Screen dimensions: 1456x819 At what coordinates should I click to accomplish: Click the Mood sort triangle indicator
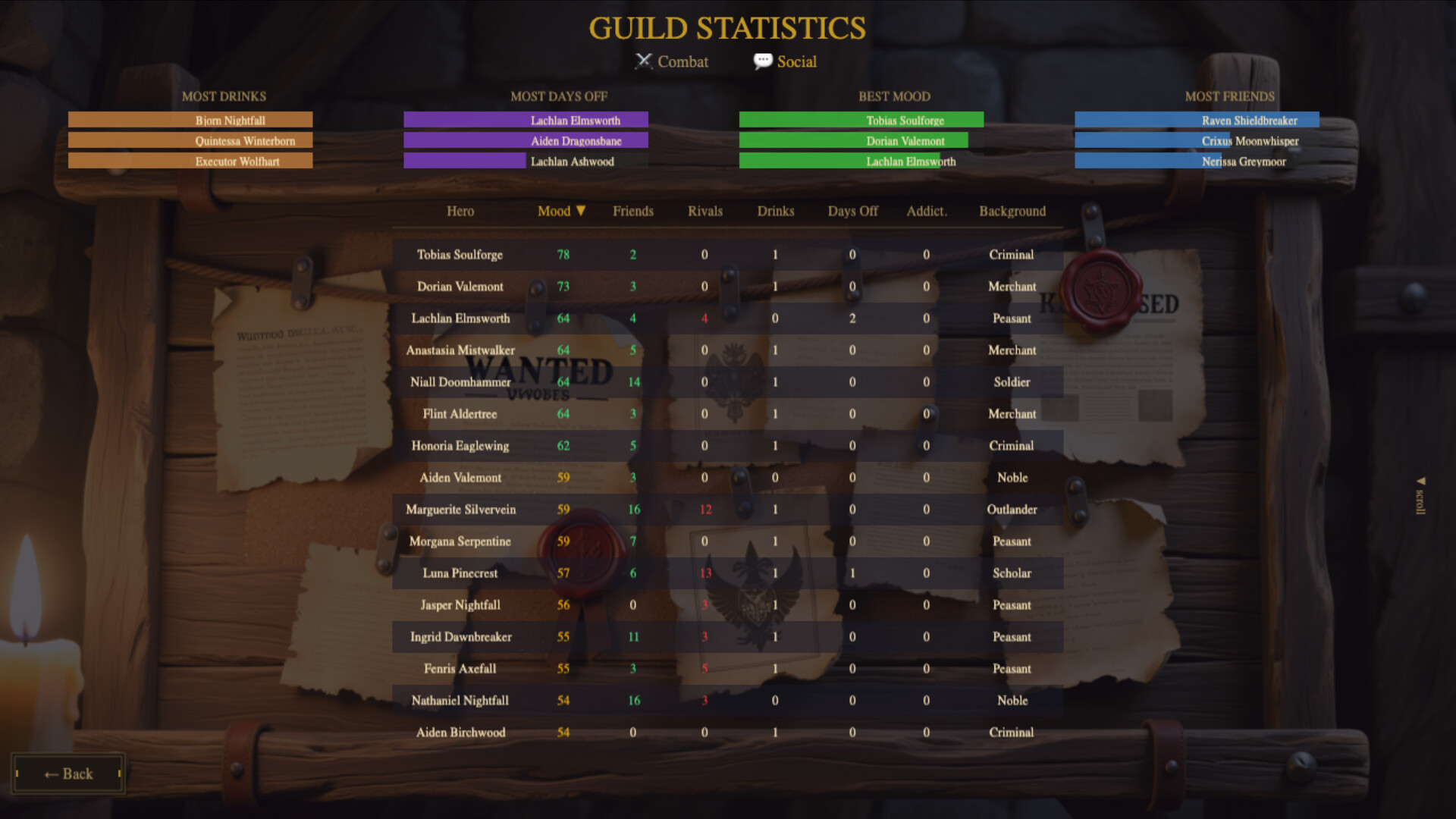581,211
